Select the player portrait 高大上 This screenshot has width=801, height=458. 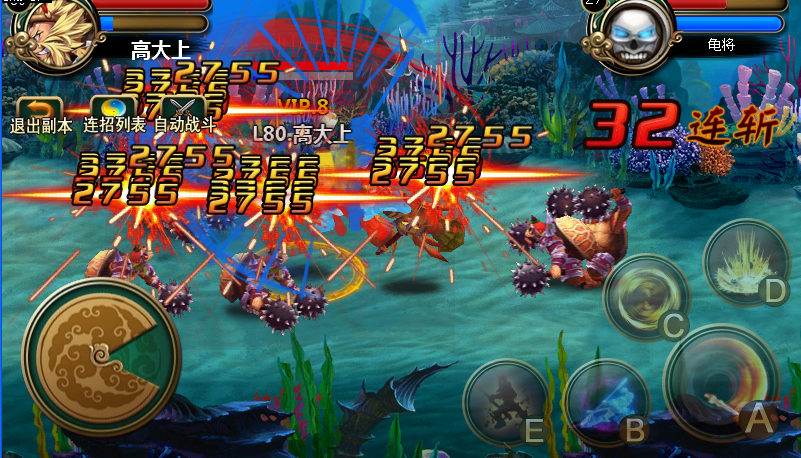point(47,27)
